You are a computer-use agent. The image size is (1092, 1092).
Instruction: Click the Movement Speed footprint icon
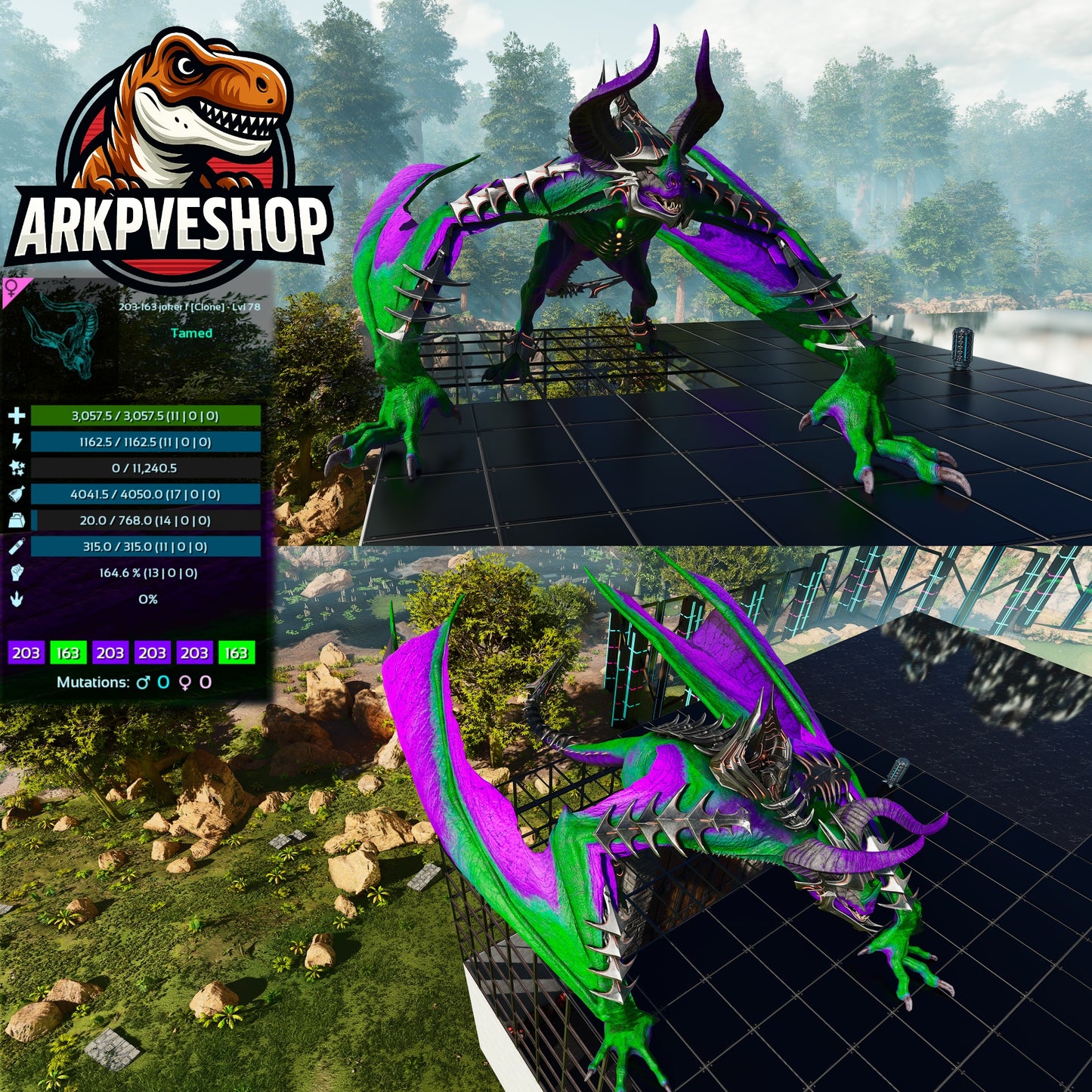(x=17, y=599)
